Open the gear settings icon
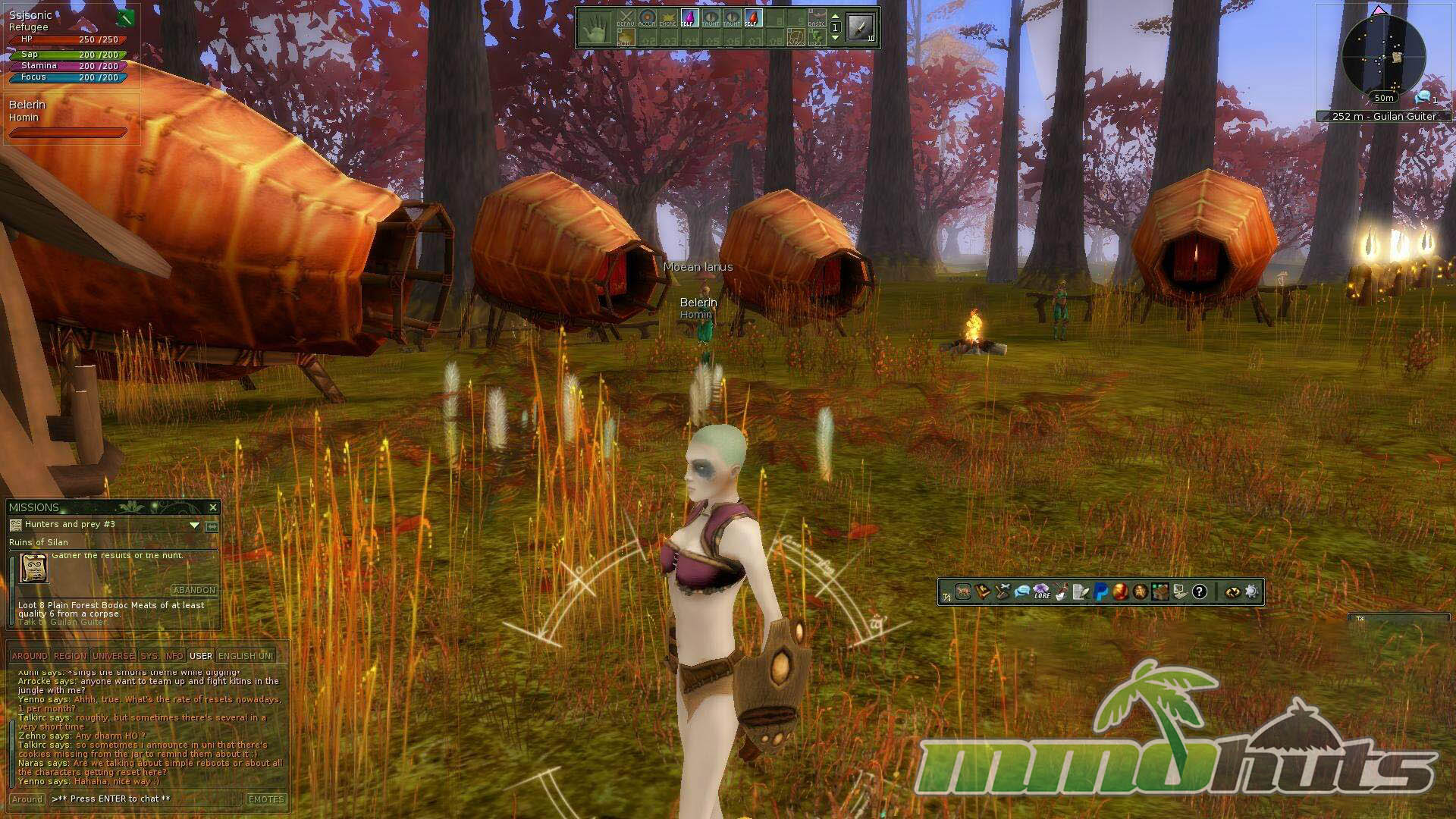Screen dimensions: 1456x819 coord(1251,591)
